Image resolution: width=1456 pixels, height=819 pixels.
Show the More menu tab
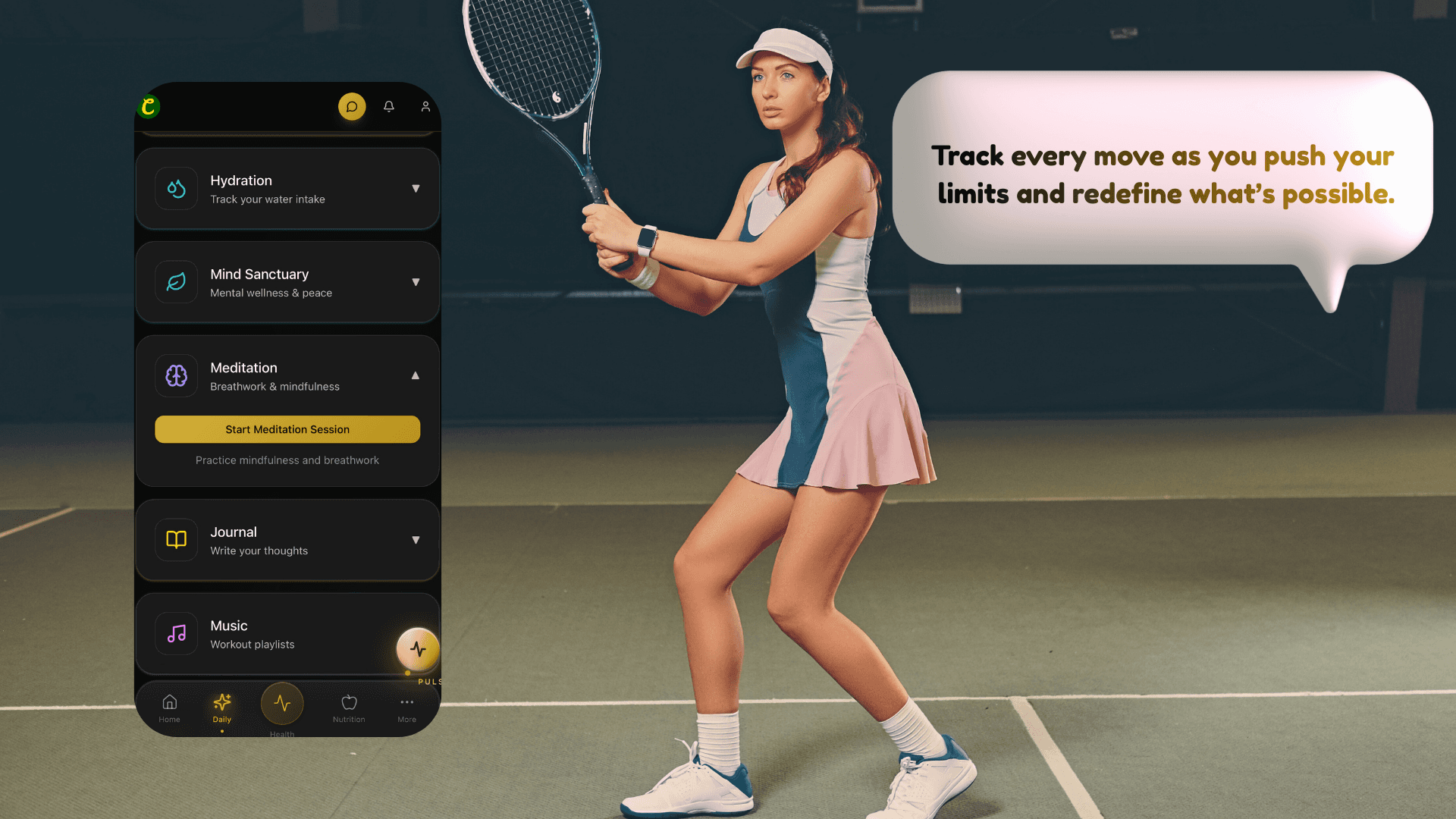407,708
